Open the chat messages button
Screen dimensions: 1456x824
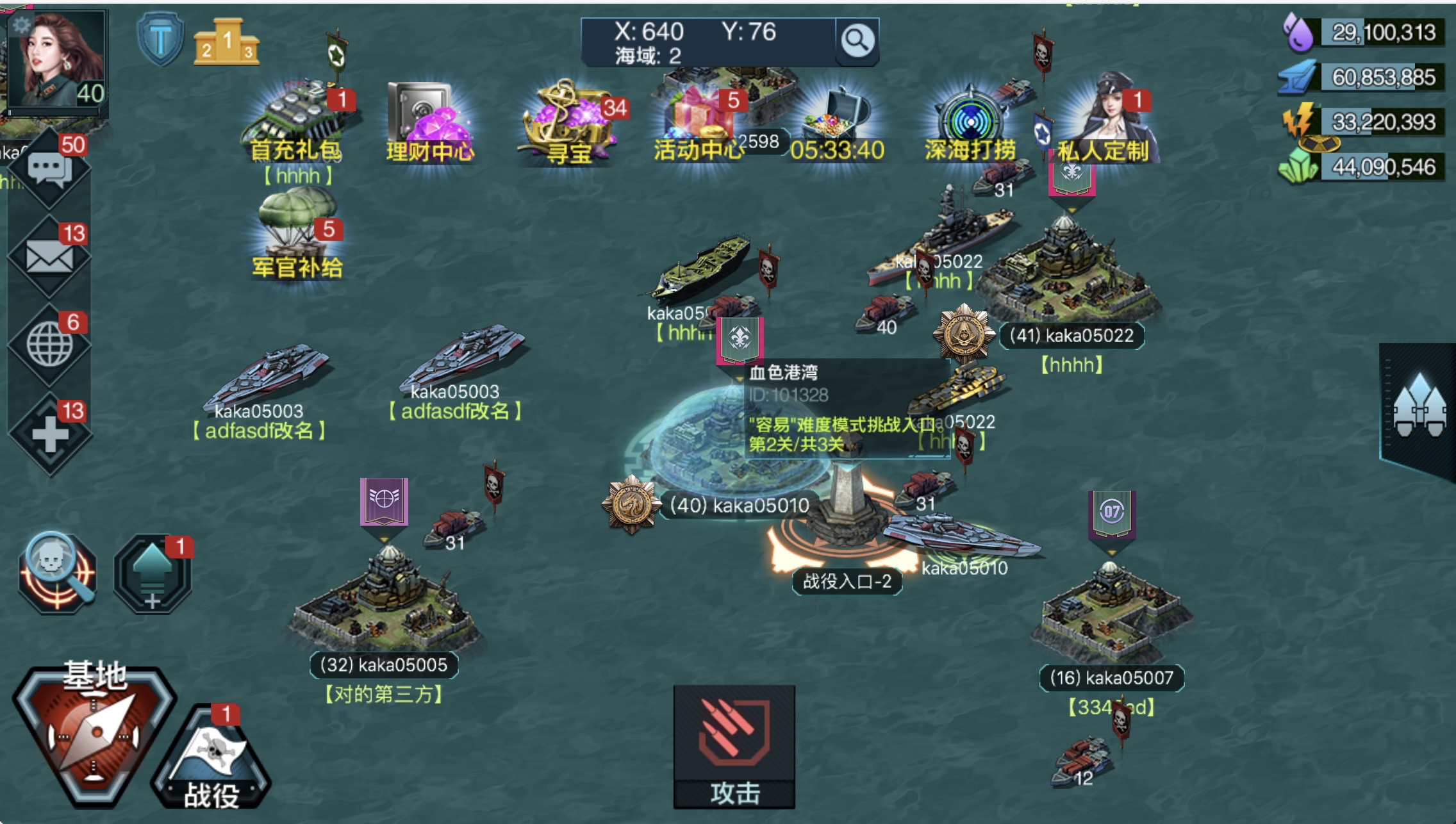tap(50, 170)
